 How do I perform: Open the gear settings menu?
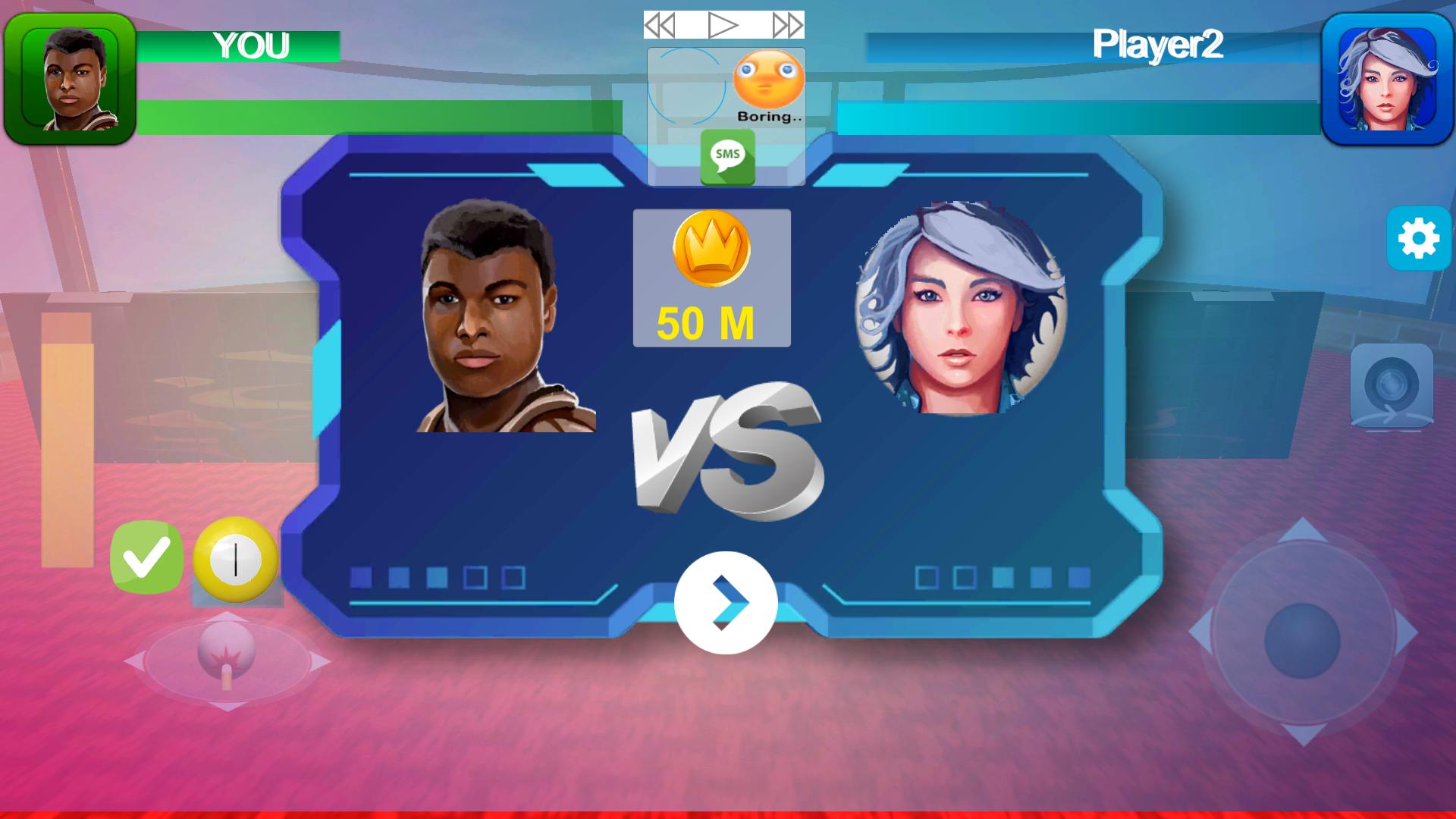tap(1418, 239)
